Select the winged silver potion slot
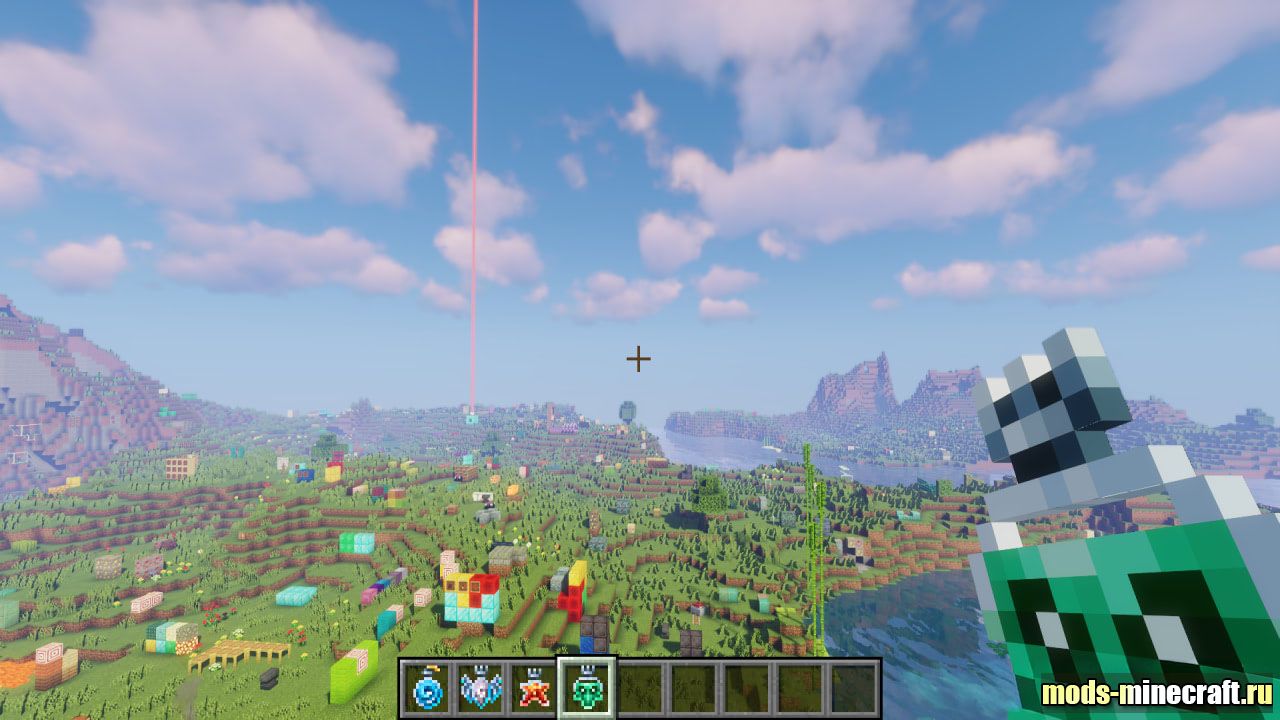Viewport: 1280px width, 720px height. pos(480,688)
